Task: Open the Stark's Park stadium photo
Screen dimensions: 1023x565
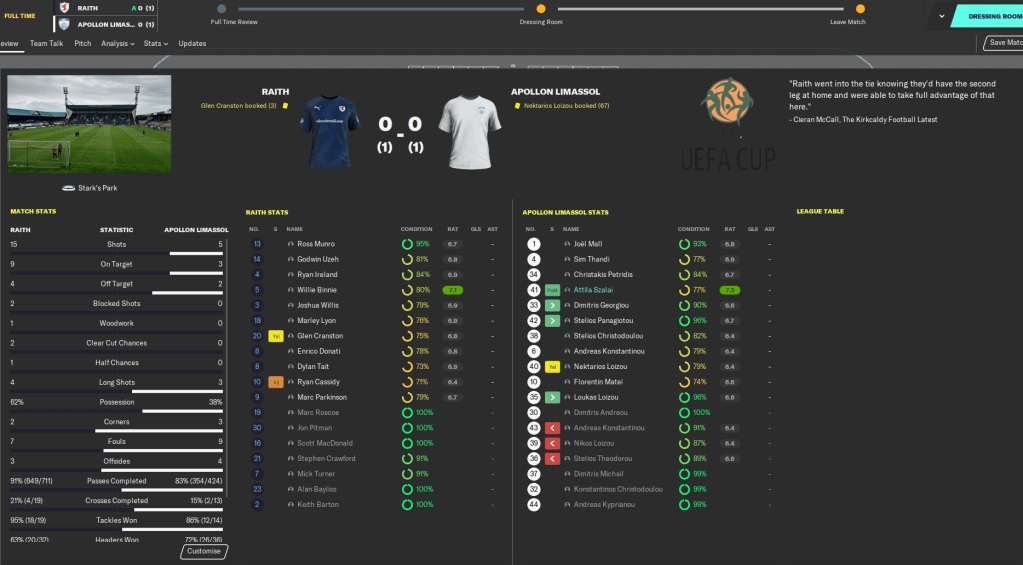Action: pos(89,123)
